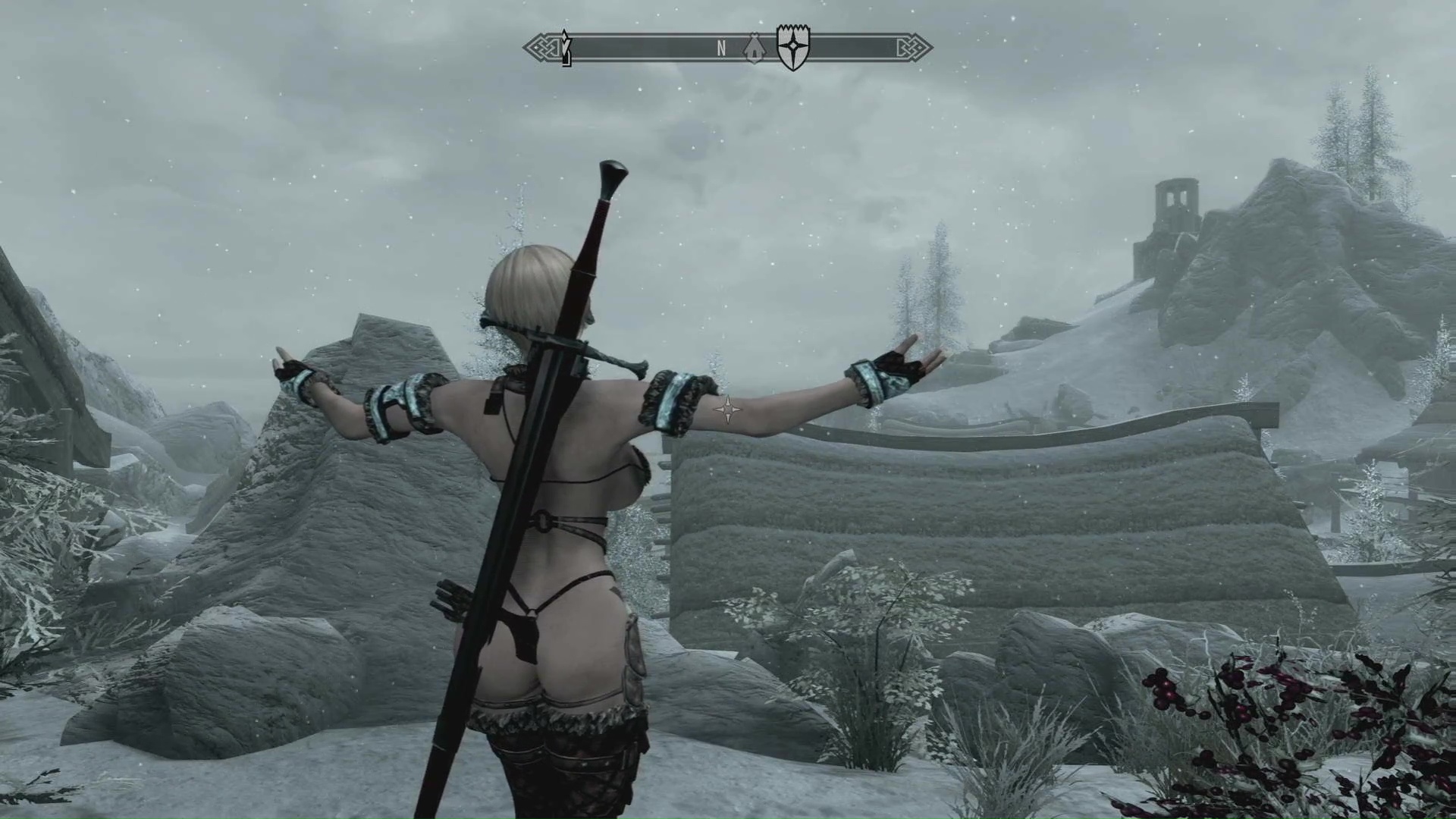Click the shield-shaped city marker on the compass

point(793,47)
